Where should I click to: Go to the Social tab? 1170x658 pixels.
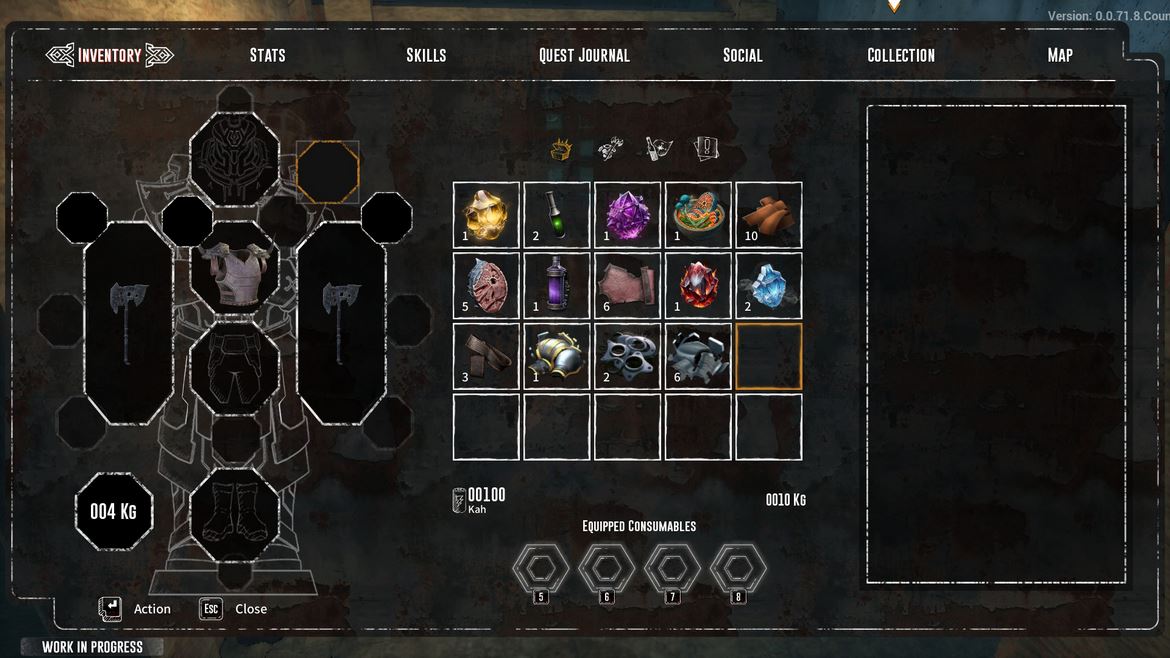pos(742,55)
